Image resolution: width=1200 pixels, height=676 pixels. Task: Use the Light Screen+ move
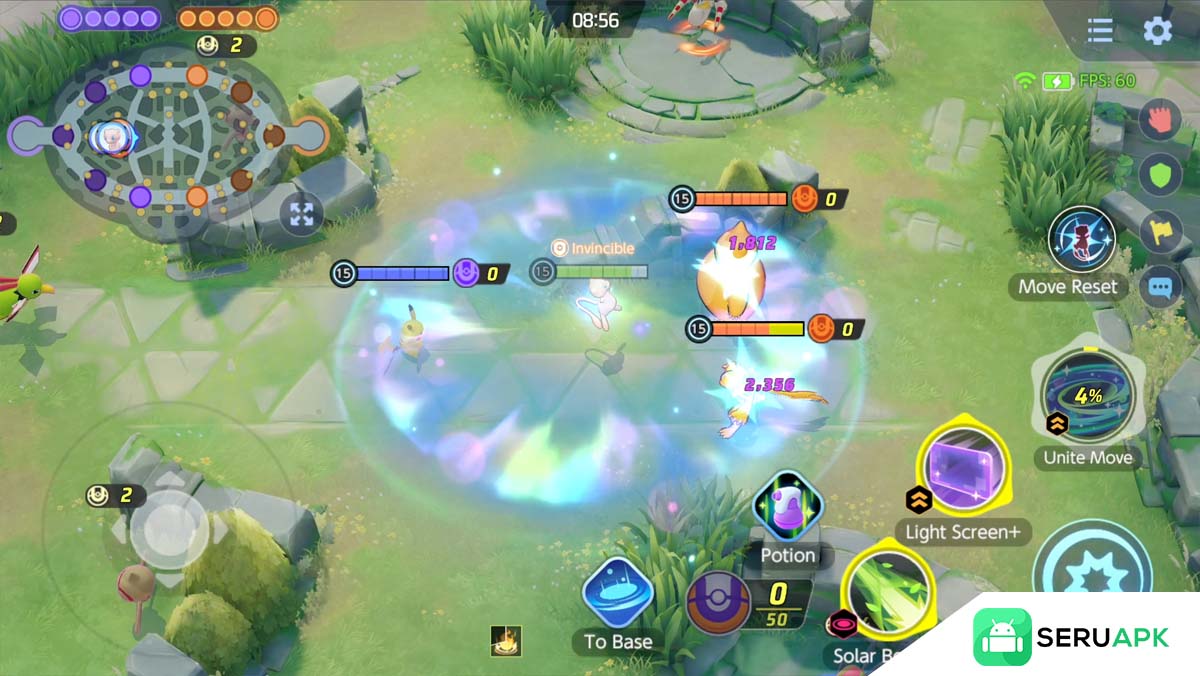point(963,469)
